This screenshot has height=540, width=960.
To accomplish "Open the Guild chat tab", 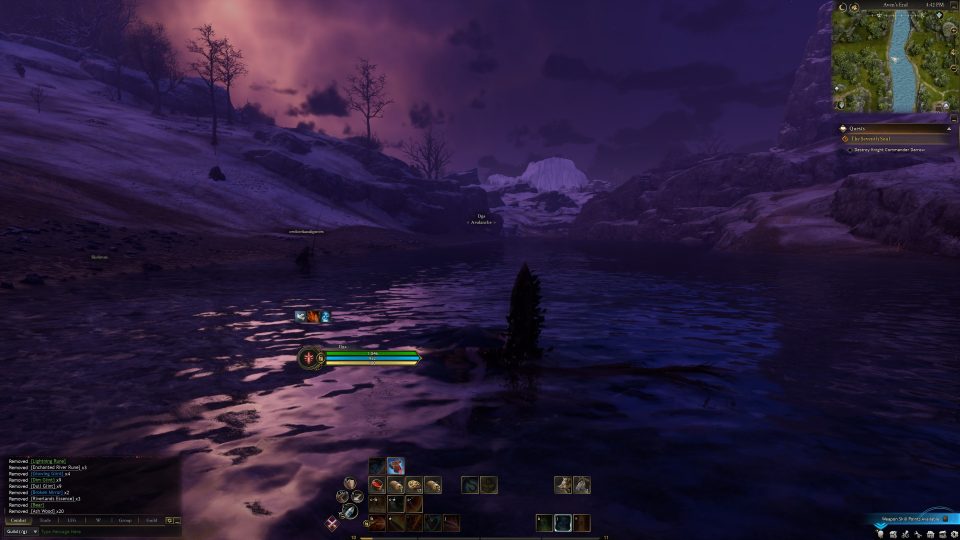I will click(151, 520).
